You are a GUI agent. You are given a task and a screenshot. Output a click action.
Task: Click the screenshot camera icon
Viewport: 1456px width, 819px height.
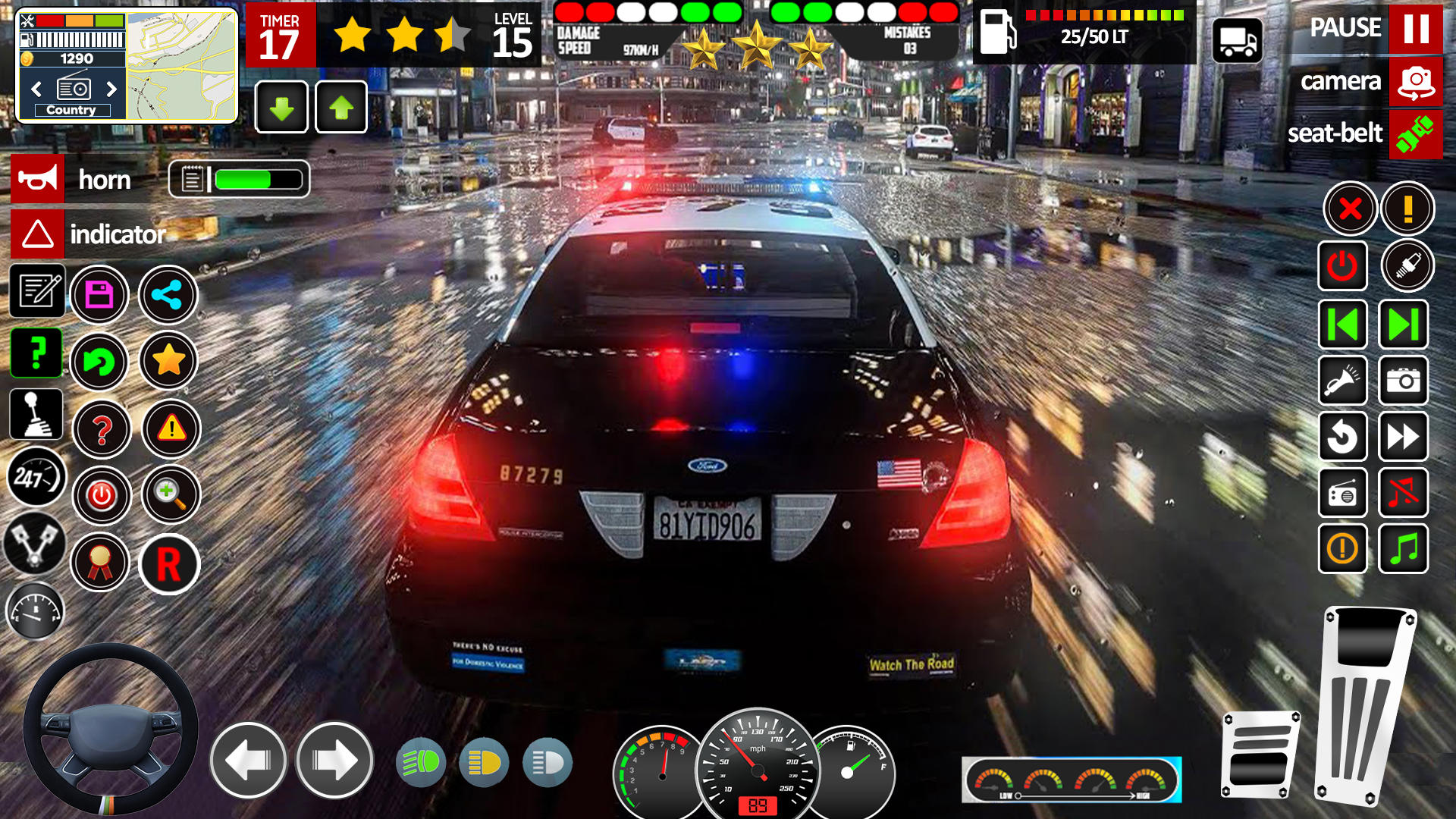pyautogui.click(x=1403, y=381)
